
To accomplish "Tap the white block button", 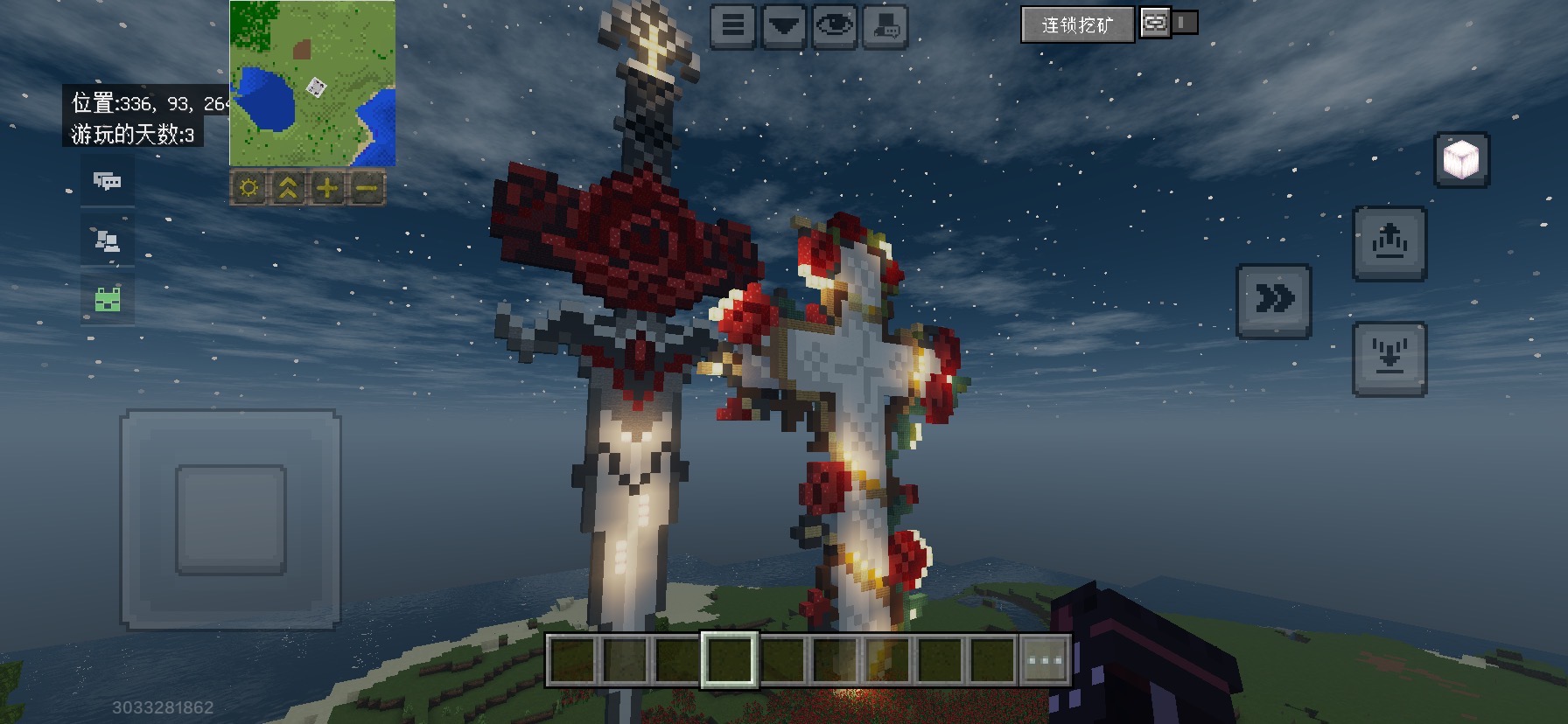I will pos(1461,160).
